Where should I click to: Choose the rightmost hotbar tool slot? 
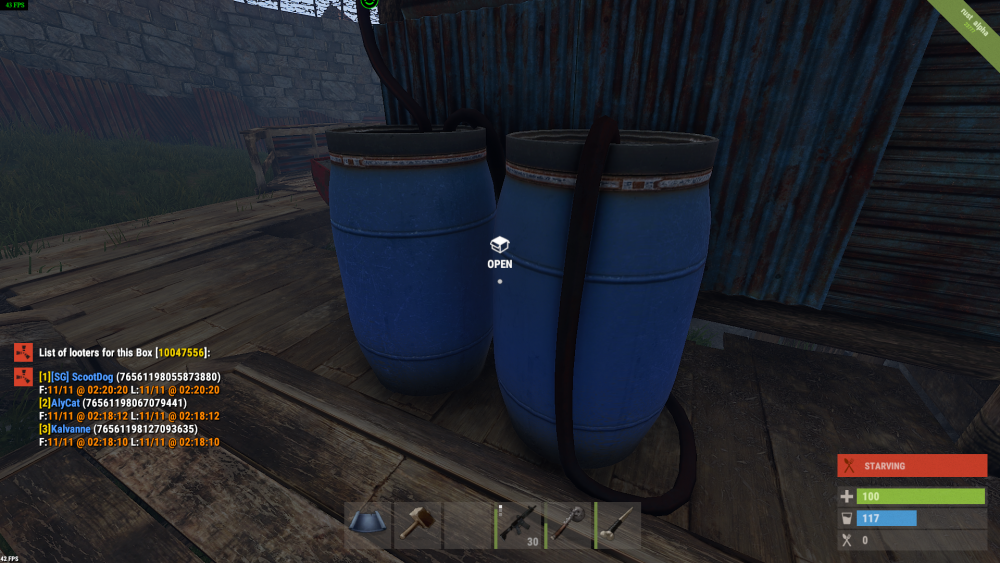[x=619, y=524]
